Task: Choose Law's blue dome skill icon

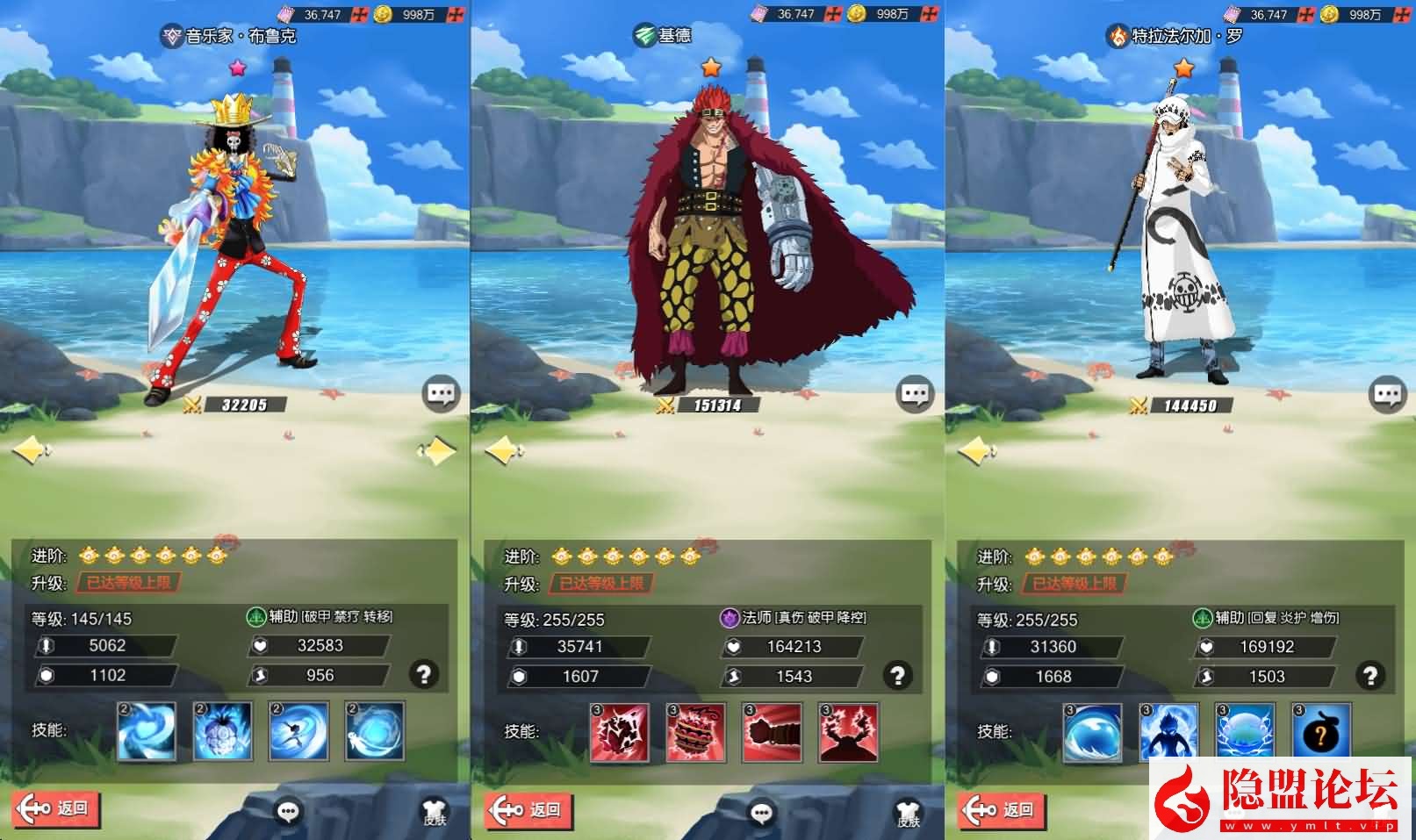Action: [x=1245, y=731]
